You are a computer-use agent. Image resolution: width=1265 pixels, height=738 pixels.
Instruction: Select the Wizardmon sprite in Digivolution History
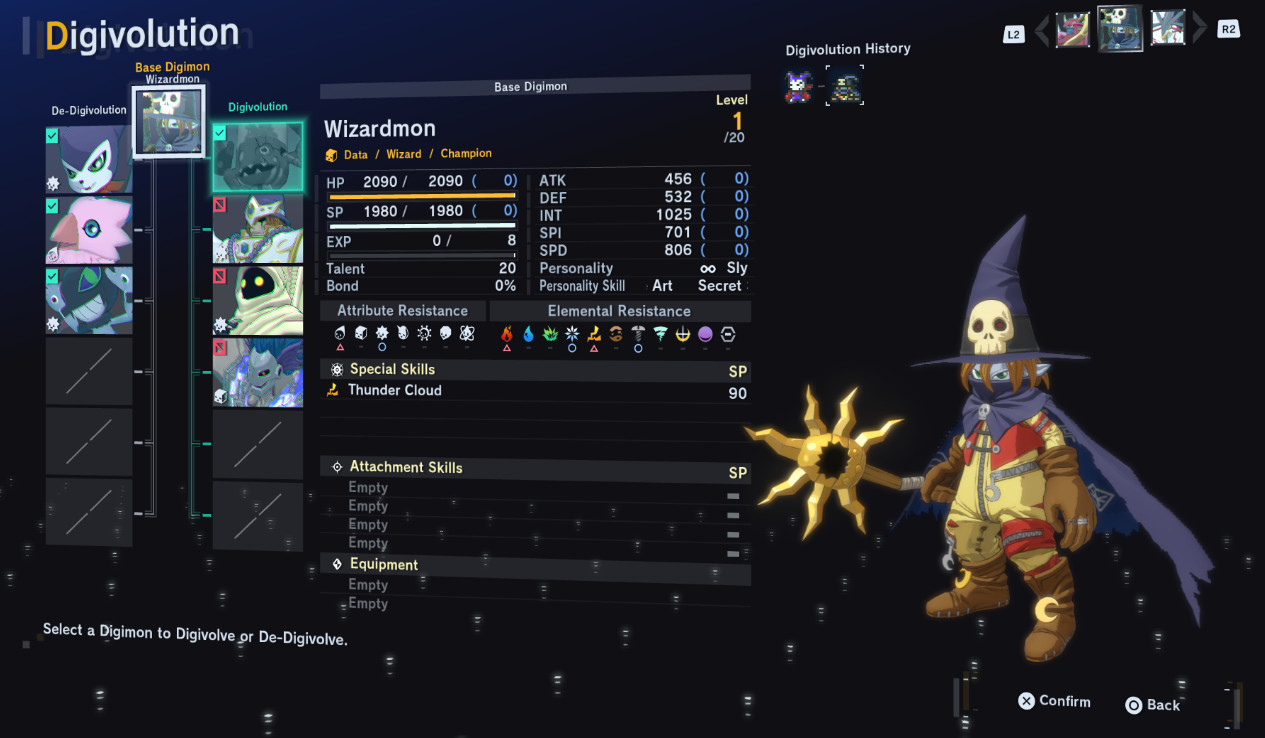(845, 87)
